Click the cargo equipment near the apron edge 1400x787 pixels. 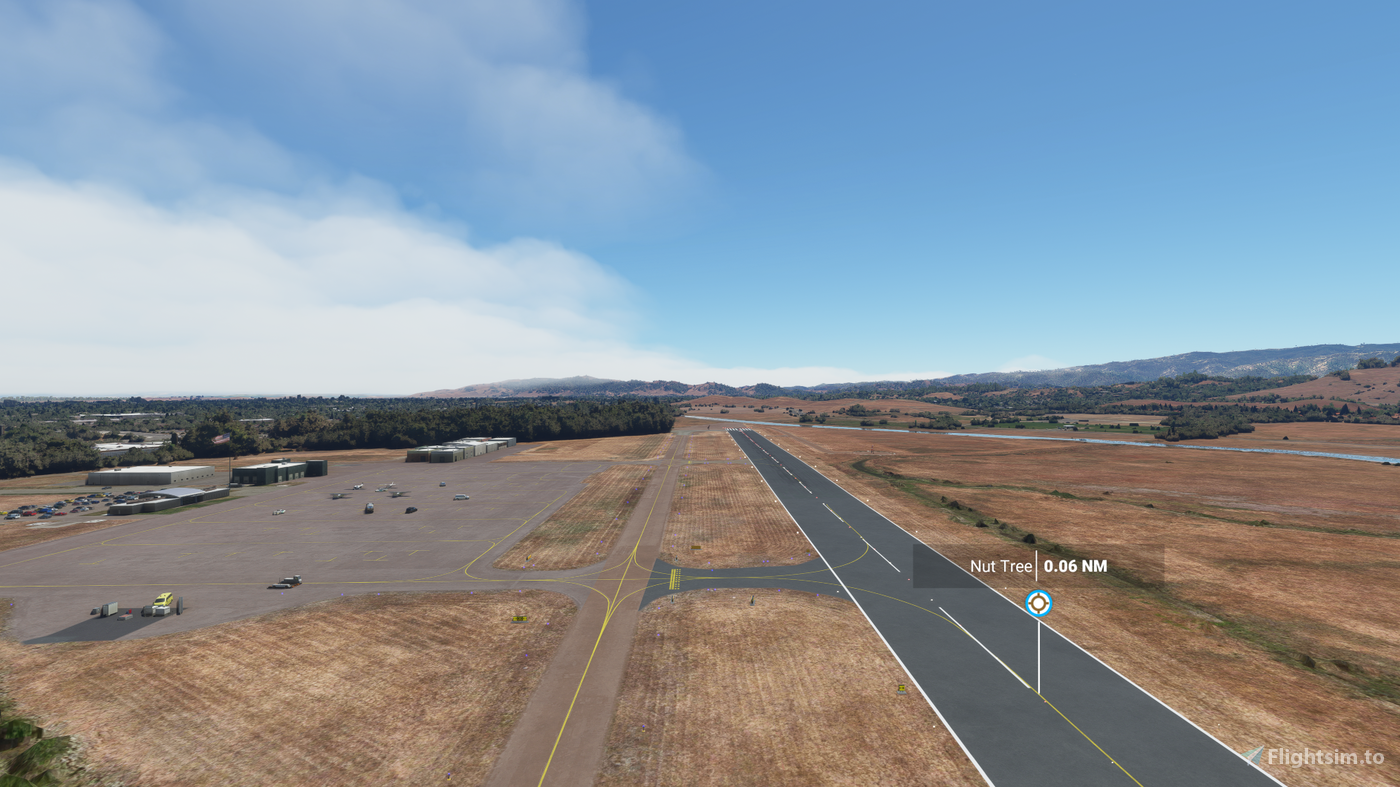111,609
